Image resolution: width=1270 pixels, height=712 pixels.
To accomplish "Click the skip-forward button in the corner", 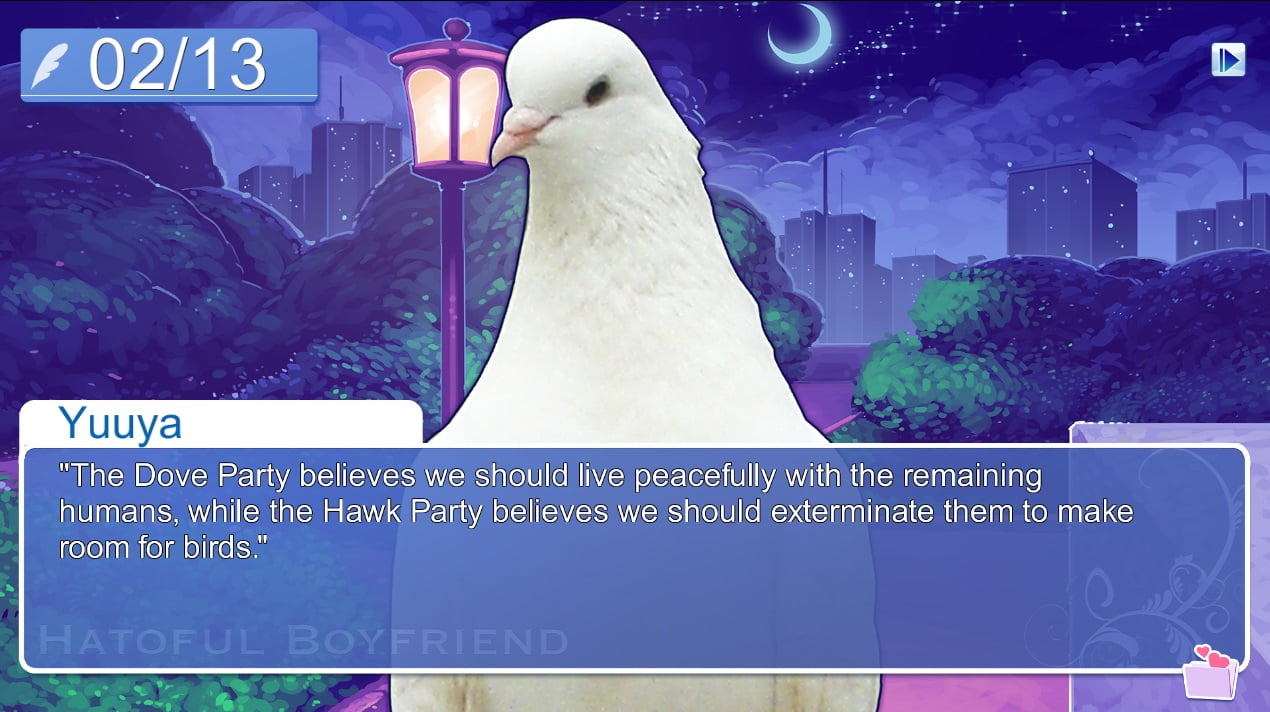I will point(1228,60).
